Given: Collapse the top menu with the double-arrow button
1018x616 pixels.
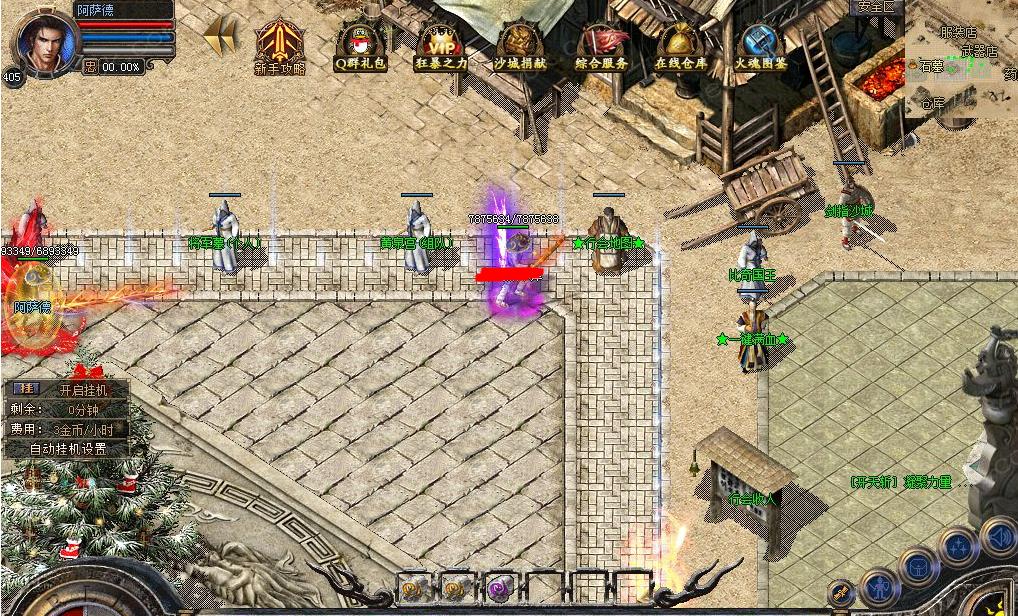Looking at the screenshot, I should [x=221, y=38].
